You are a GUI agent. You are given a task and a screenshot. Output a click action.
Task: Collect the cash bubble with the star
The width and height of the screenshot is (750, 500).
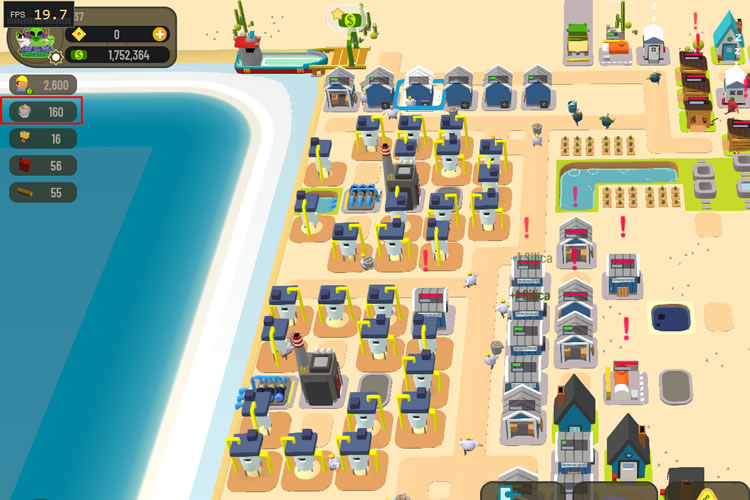pyautogui.click(x=349, y=18)
